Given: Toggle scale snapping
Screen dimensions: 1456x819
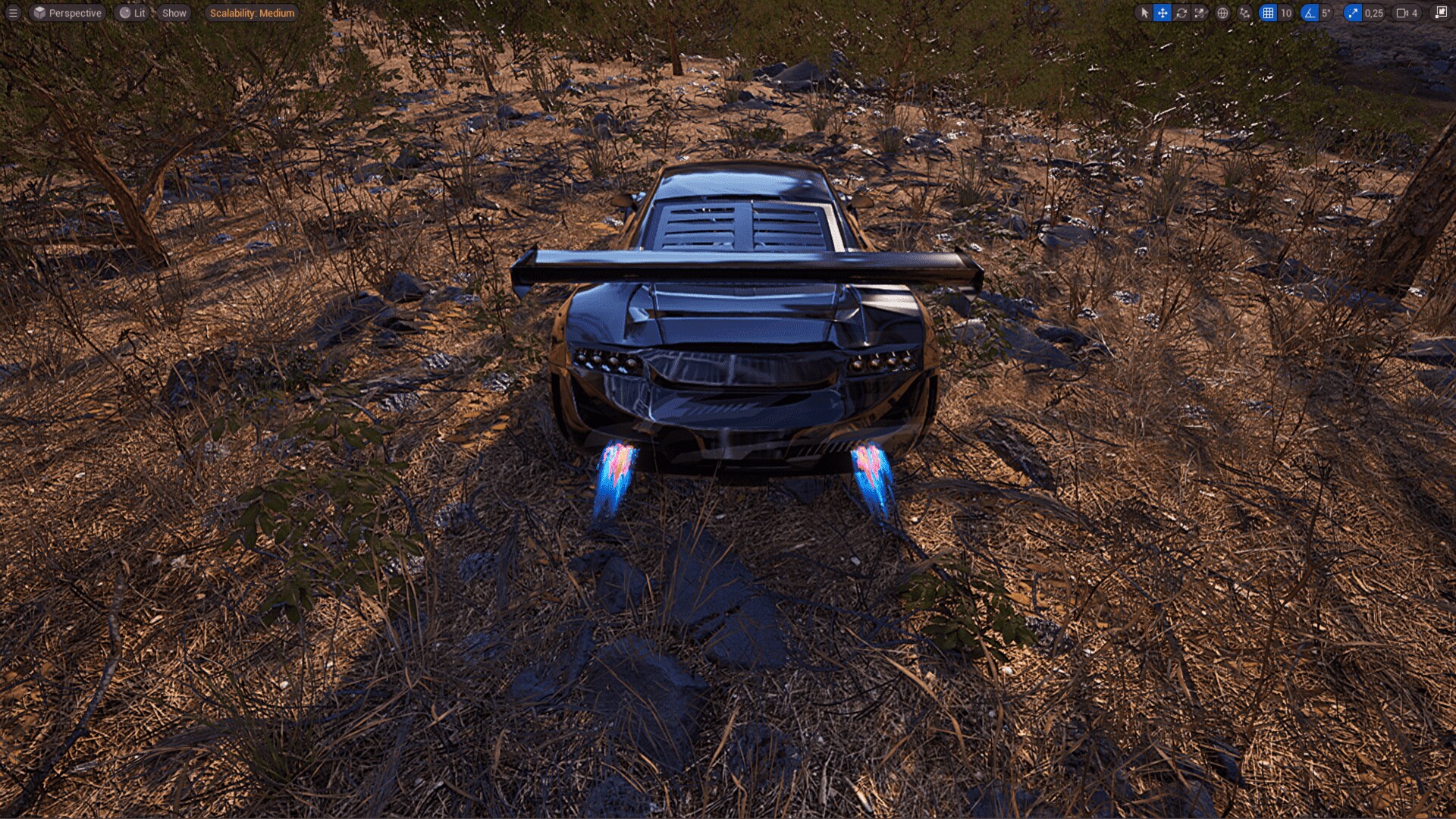Looking at the screenshot, I should pos(1351,13).
